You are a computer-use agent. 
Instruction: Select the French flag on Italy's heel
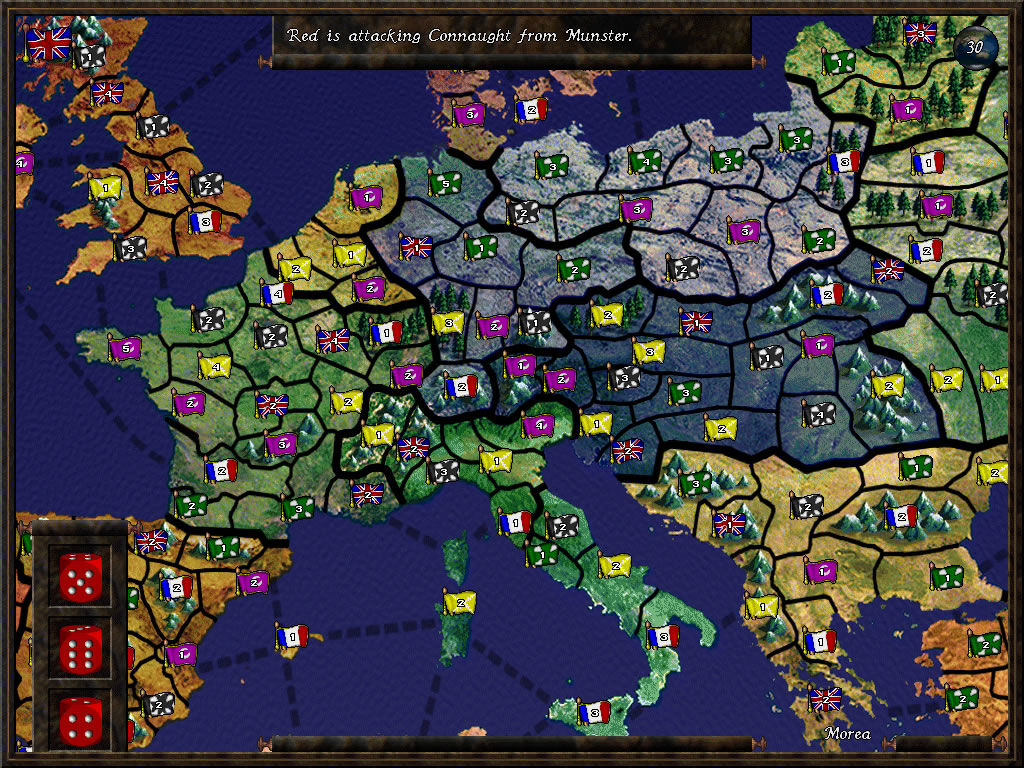pyautogui.click(x=662, y=635)
